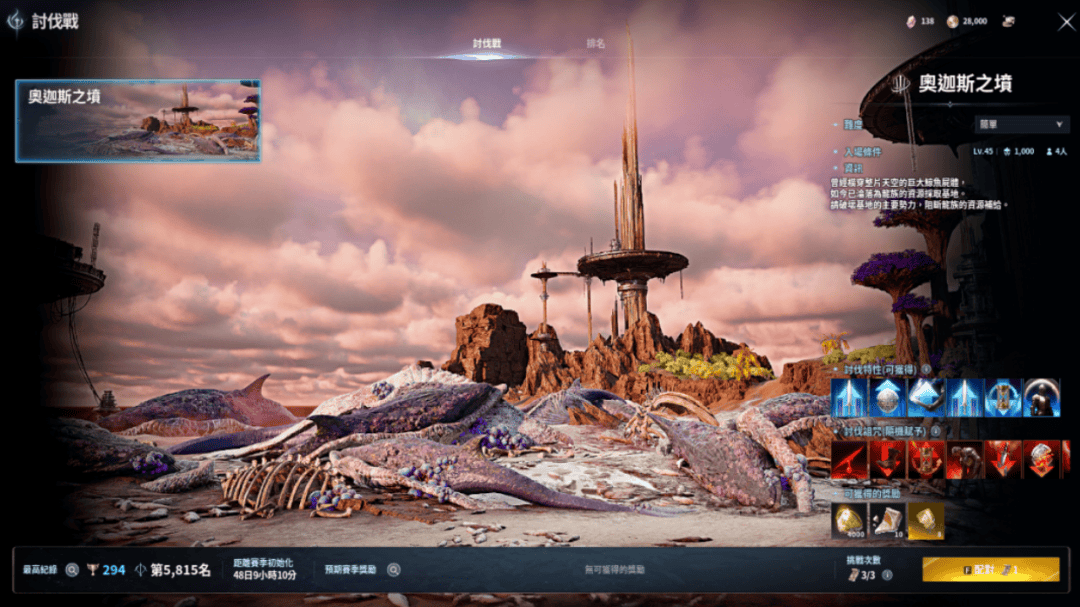Inspect the kneeling figure curse icon
This screenshot has height=607, width=1080.
[965, 459]
